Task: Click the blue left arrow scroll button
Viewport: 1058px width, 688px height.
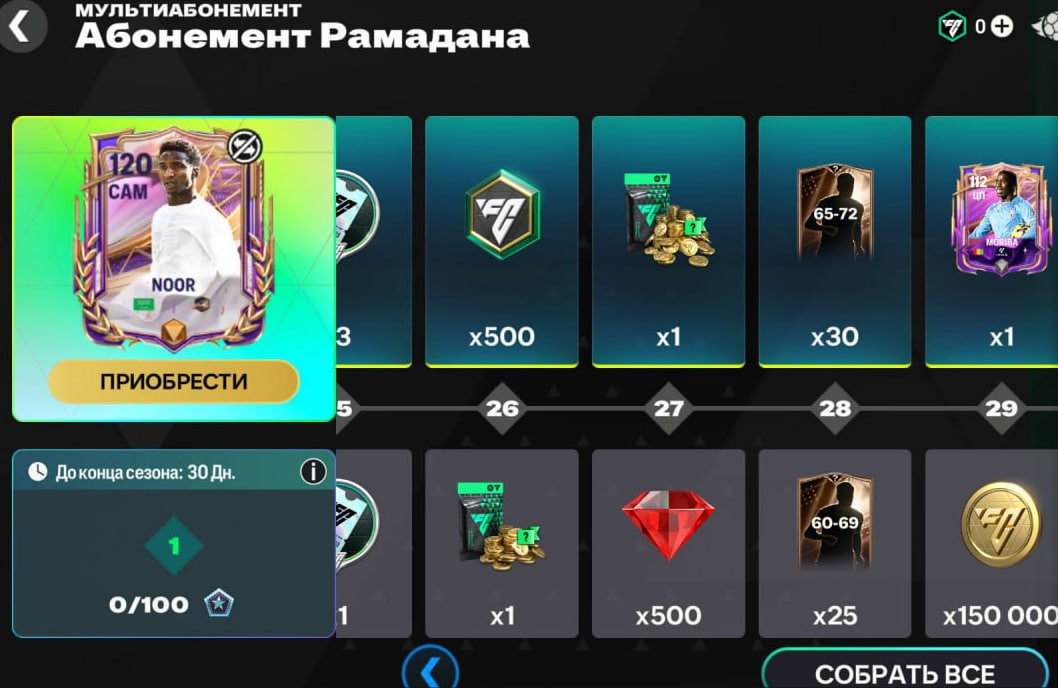Action: 431,670
